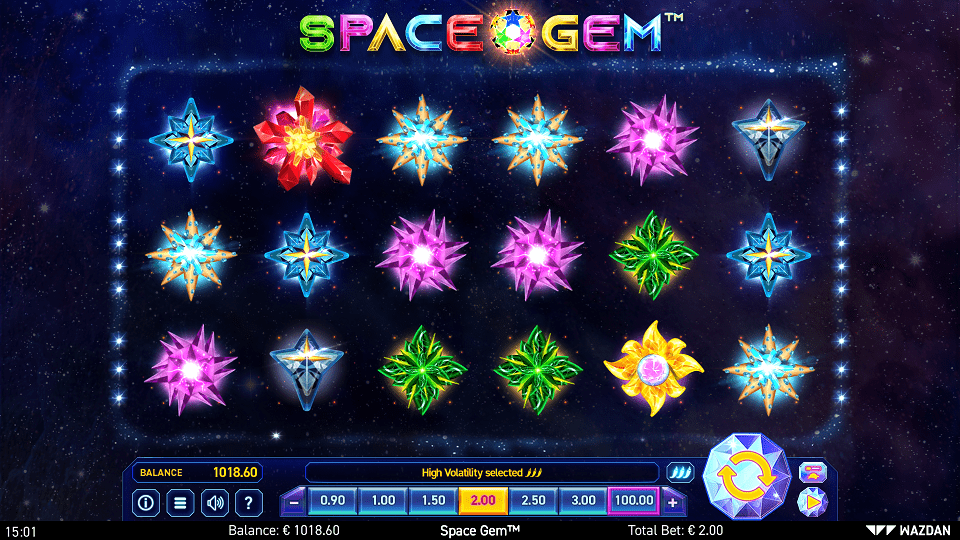Increase the bet with plus button
960x540 pixels.
[672, 501]
